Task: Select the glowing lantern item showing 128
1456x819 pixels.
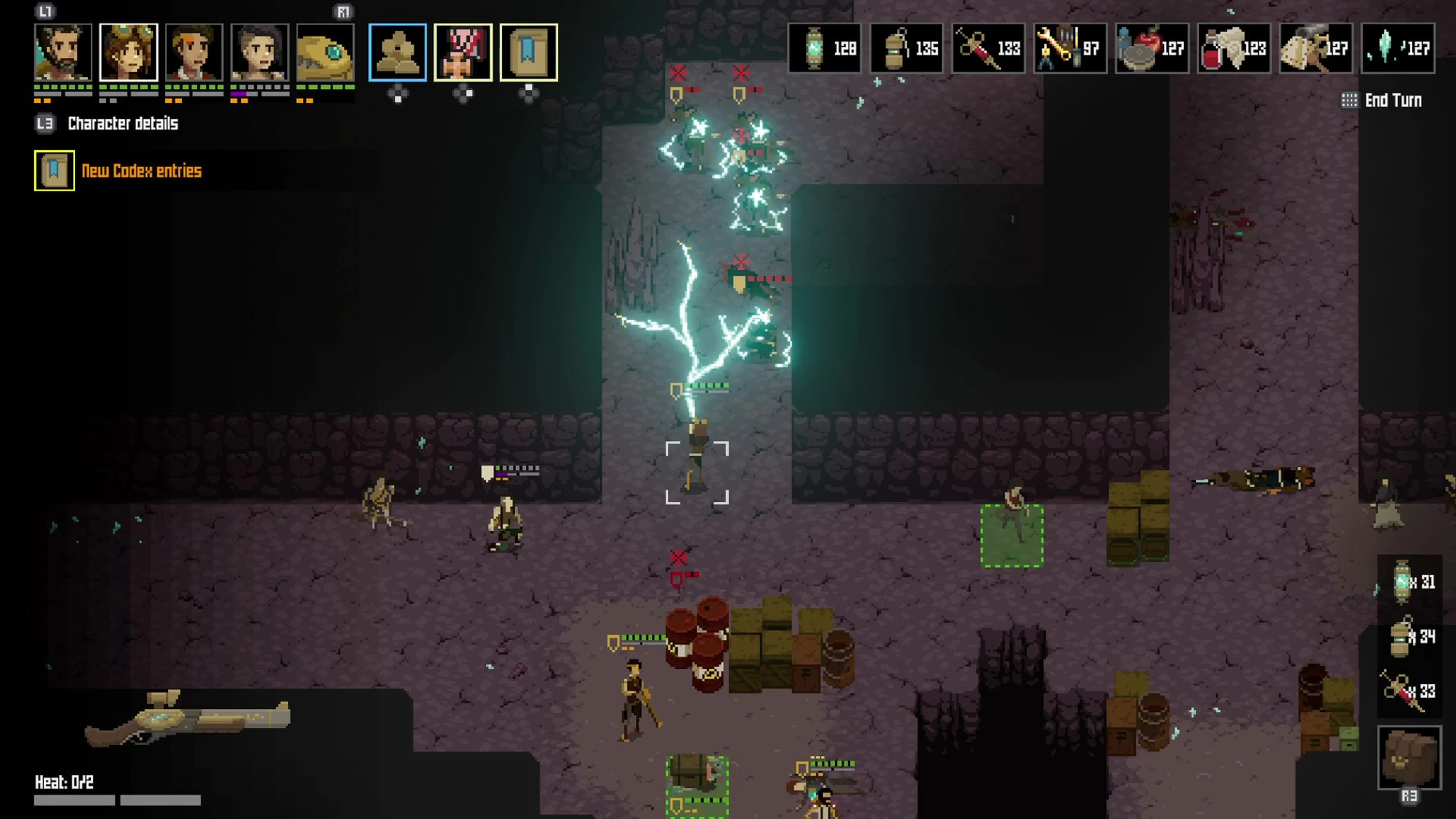Action: point(824,48)
